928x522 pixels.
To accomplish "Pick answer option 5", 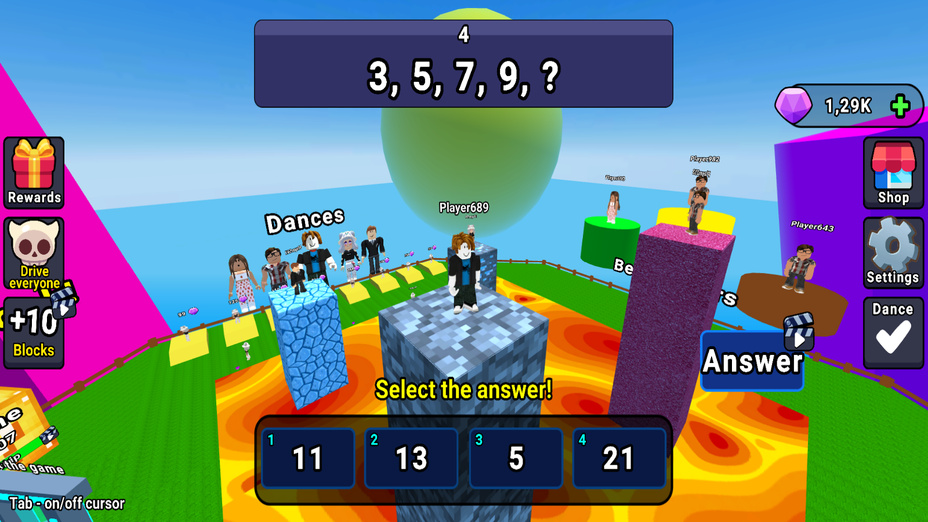I will [515, 458].
